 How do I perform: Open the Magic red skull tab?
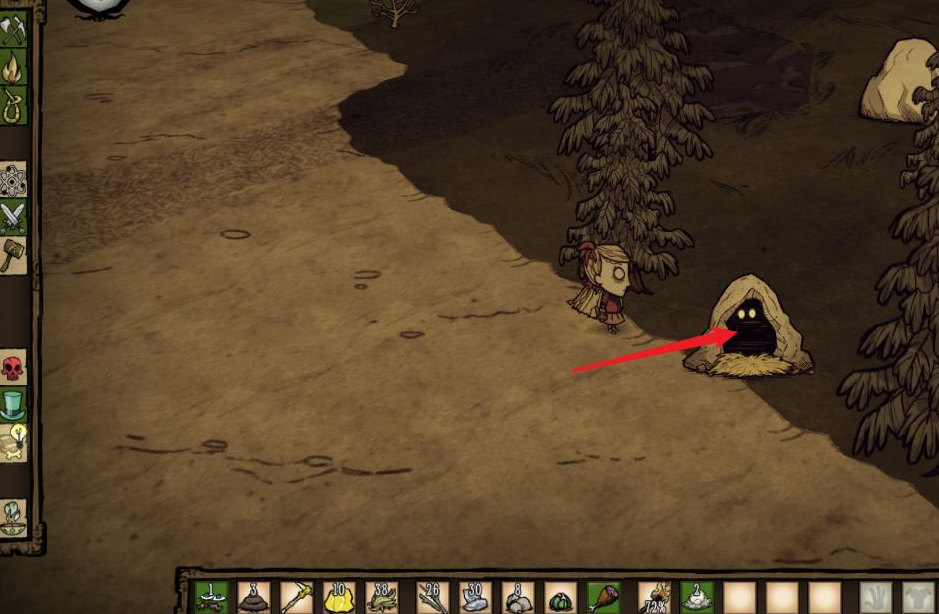[x=13, y=368]
